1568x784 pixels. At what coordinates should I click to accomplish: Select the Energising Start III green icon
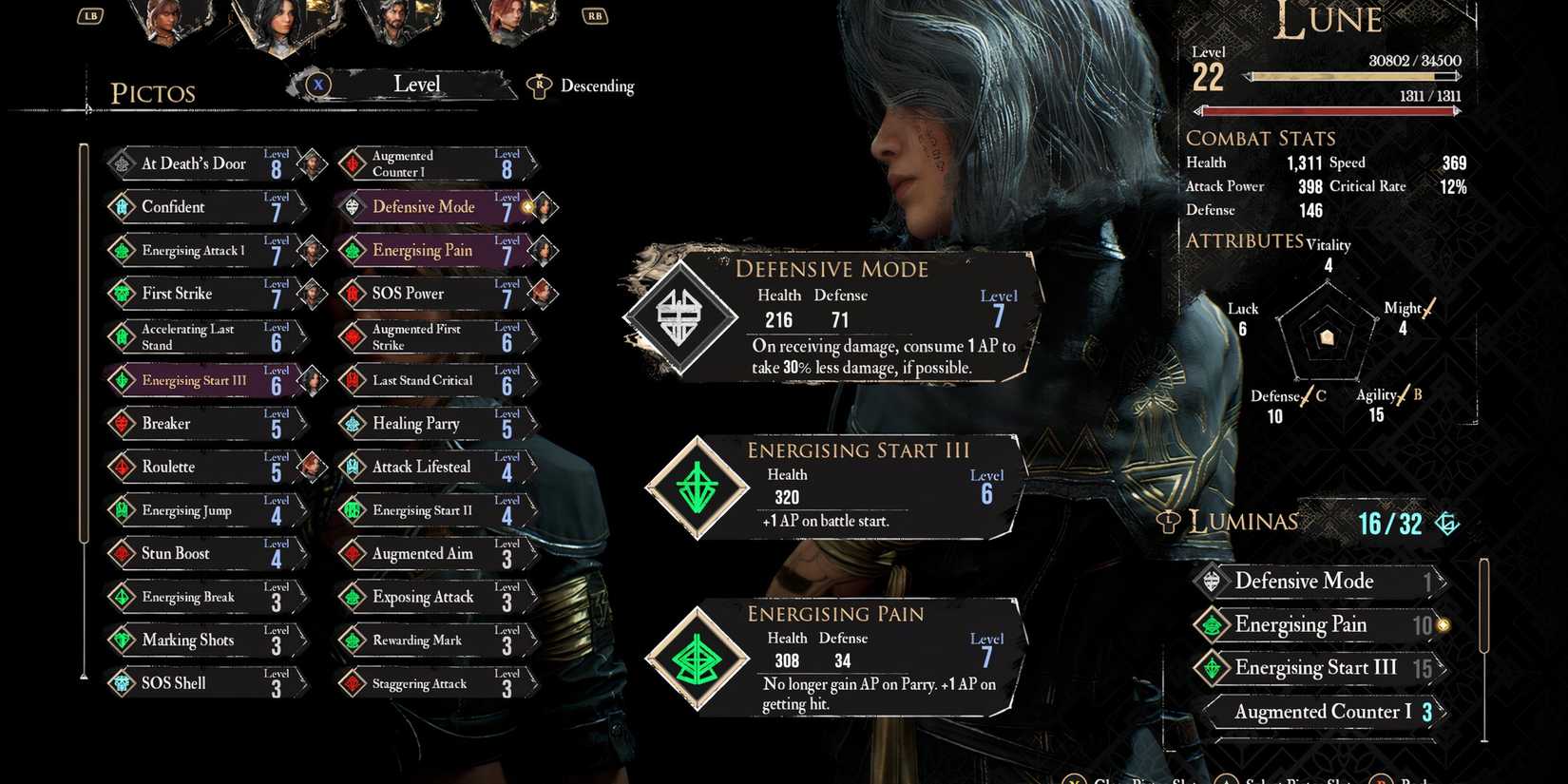(699, 488)
